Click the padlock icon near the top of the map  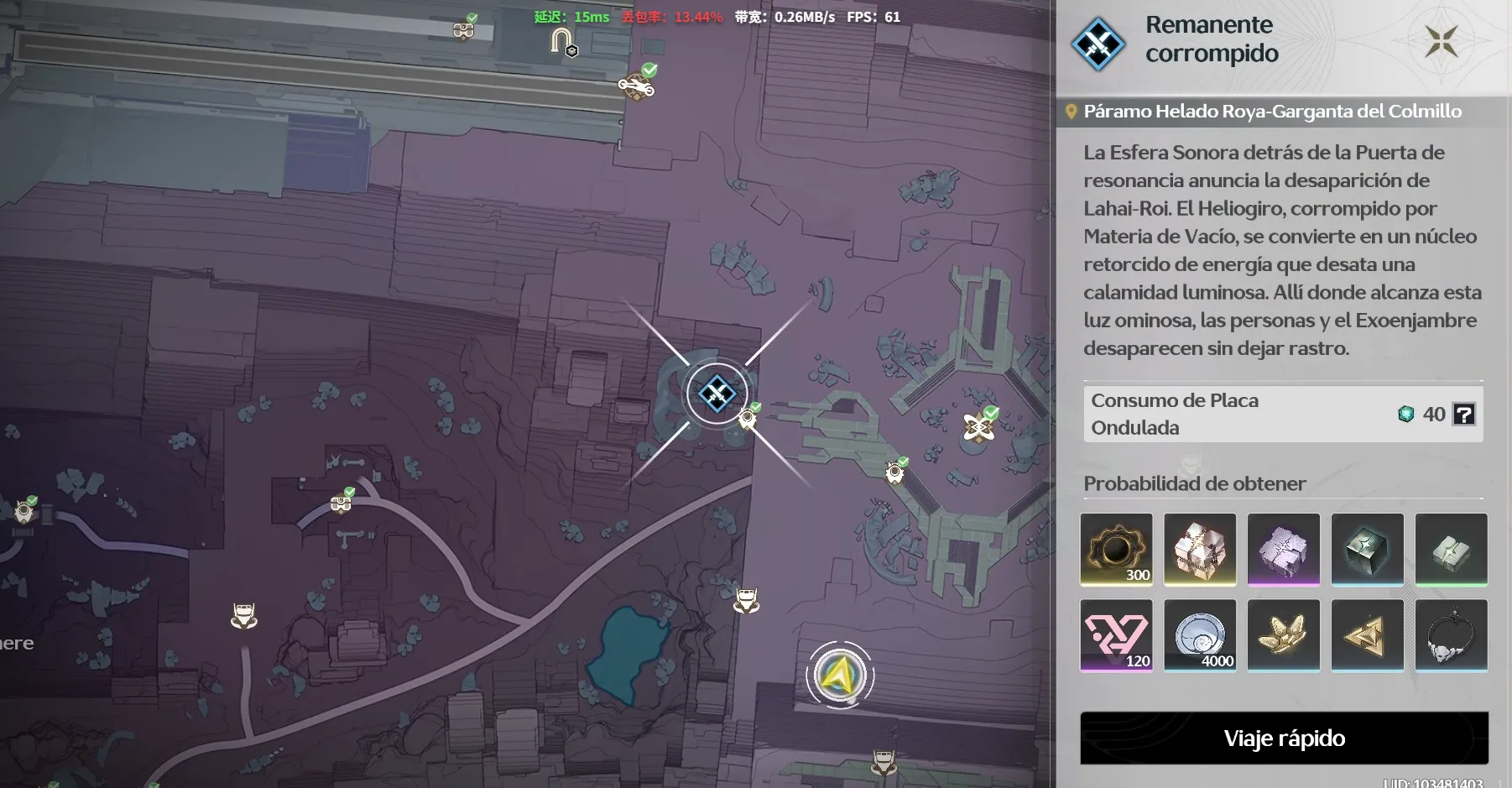560,40
